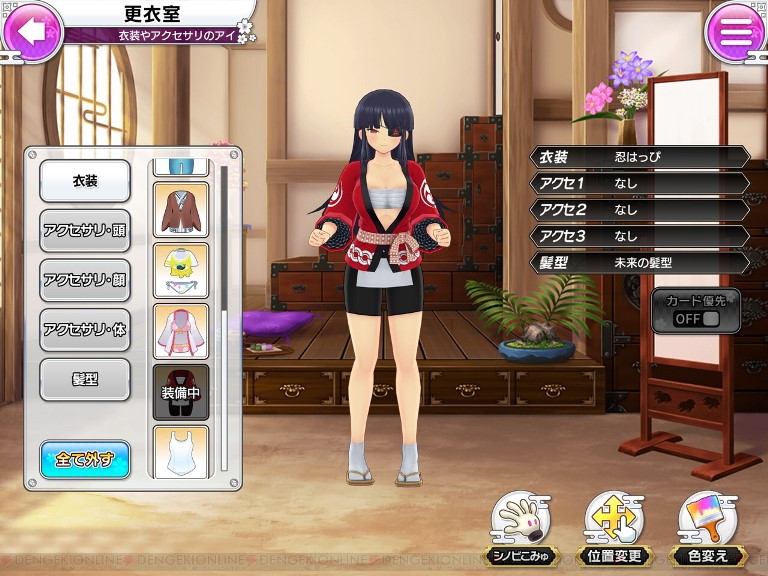Viewport: 768px width, 576px height.
Task: Select the 衣装 忍はっぴ row
Action: tap(641, 157)
